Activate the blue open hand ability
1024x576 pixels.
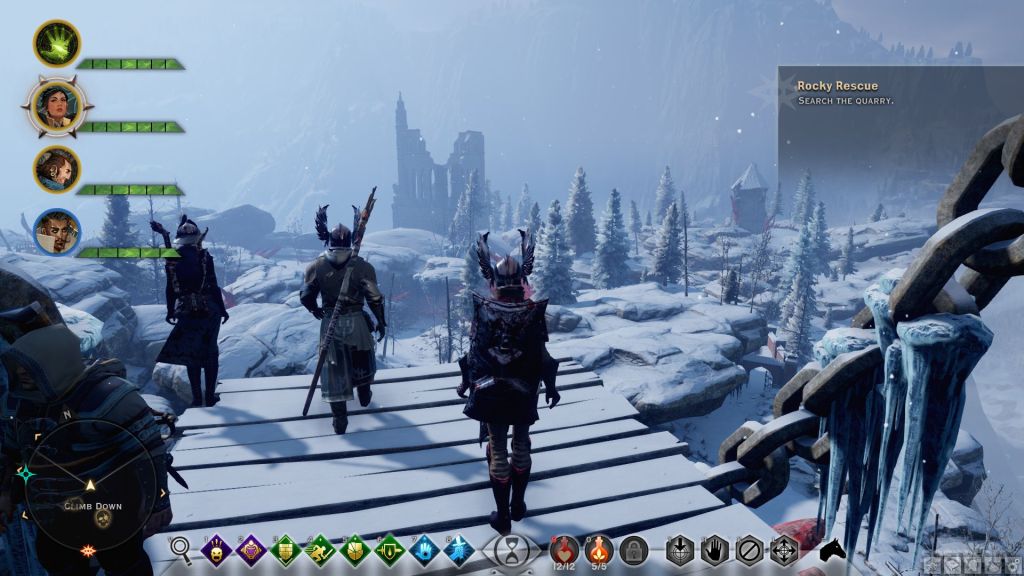(425, 548)
